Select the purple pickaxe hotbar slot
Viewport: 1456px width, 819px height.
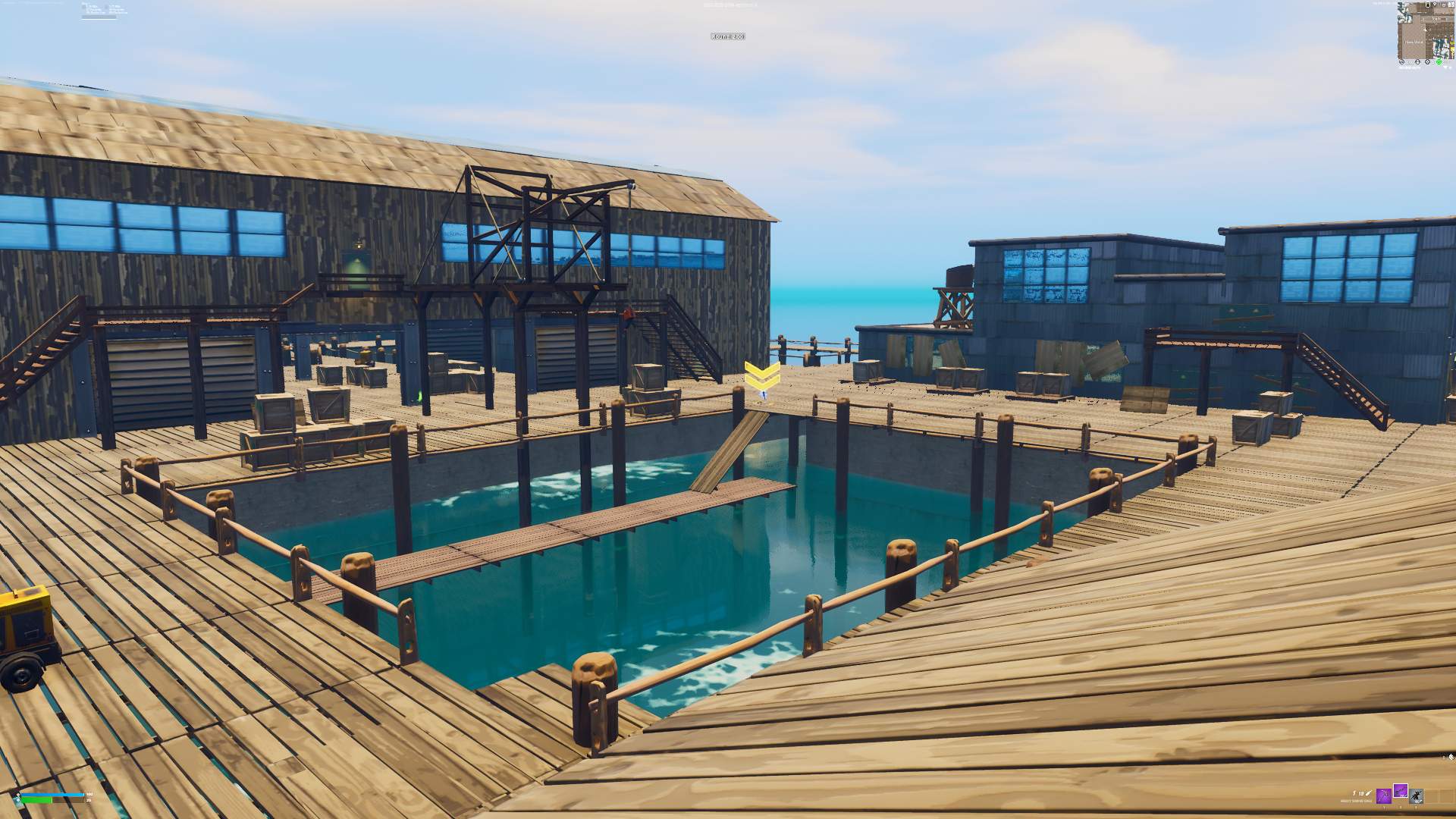click(1383, 795)
